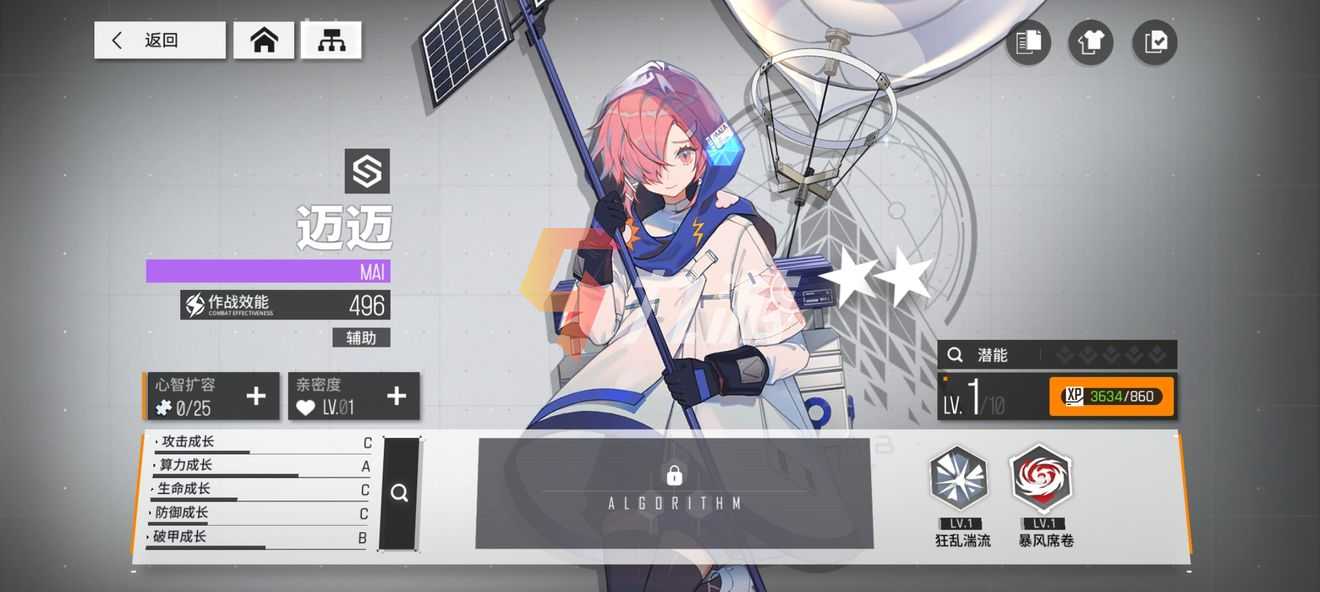
Task: Open the hierarchy tree menu icon
Action: tap(331, 40)
